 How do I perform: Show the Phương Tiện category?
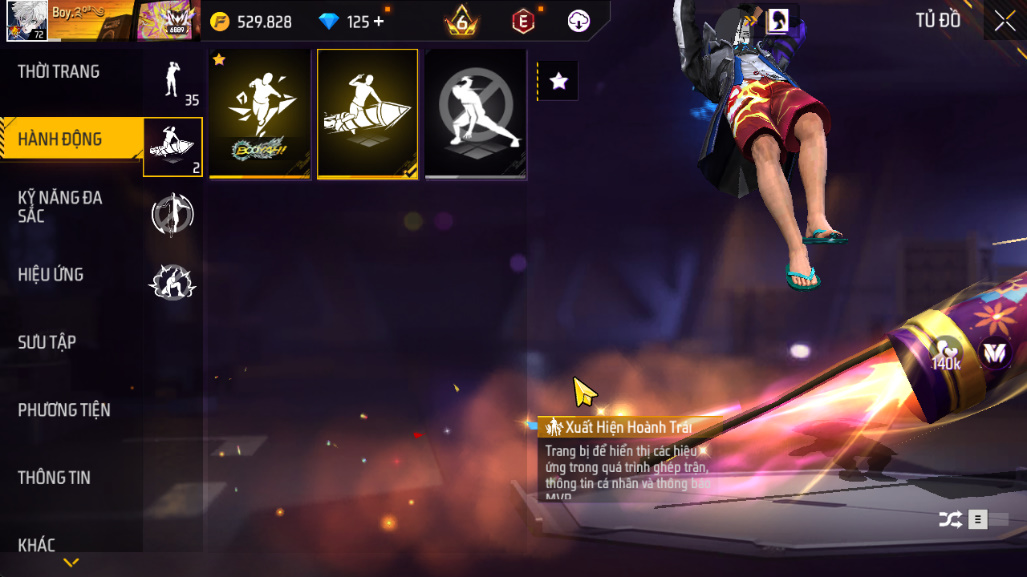[x=64, y=410]
